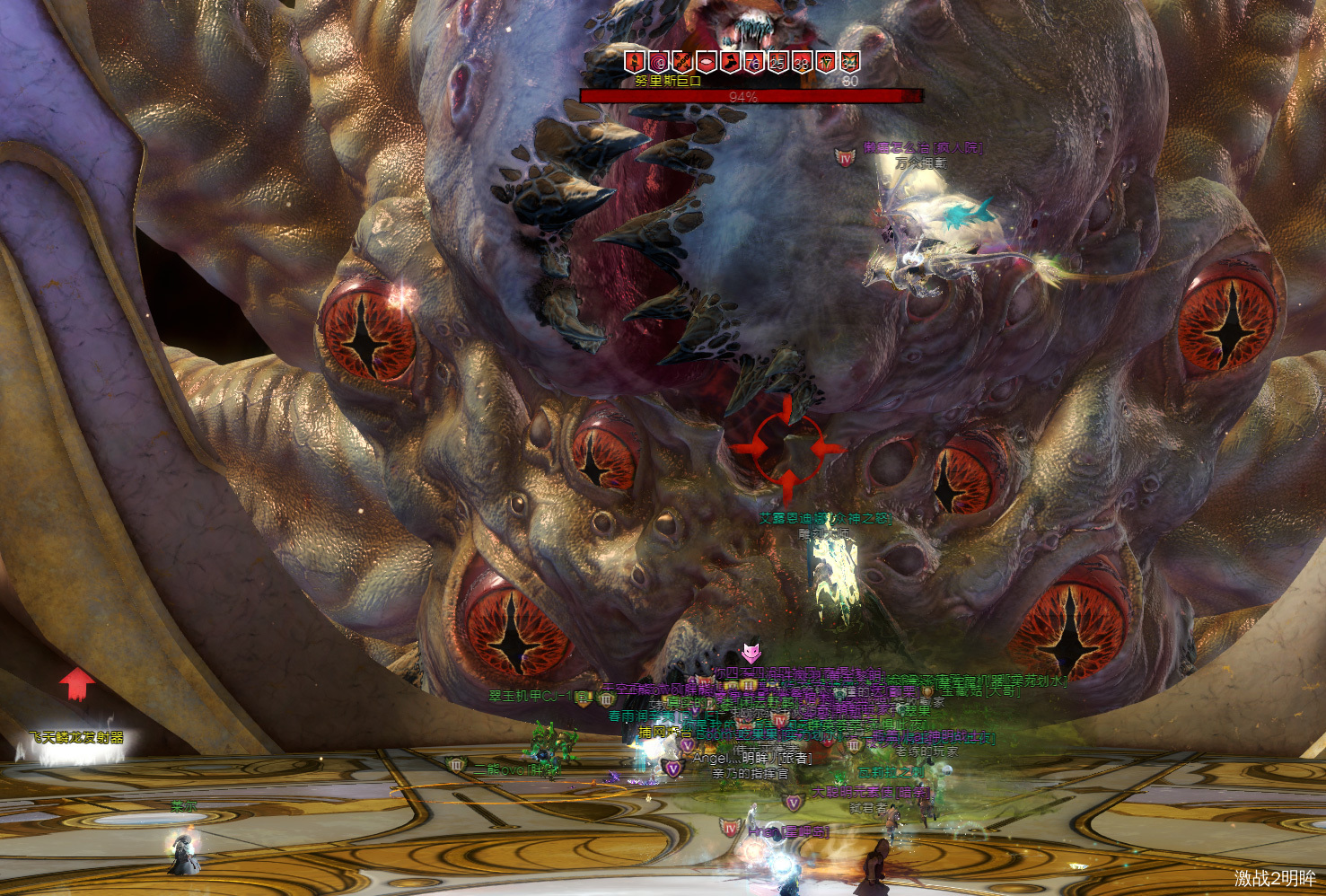Select the black boot status effect icon
Viewport: 1326px width, 896px height.
(x=730, y=61)
